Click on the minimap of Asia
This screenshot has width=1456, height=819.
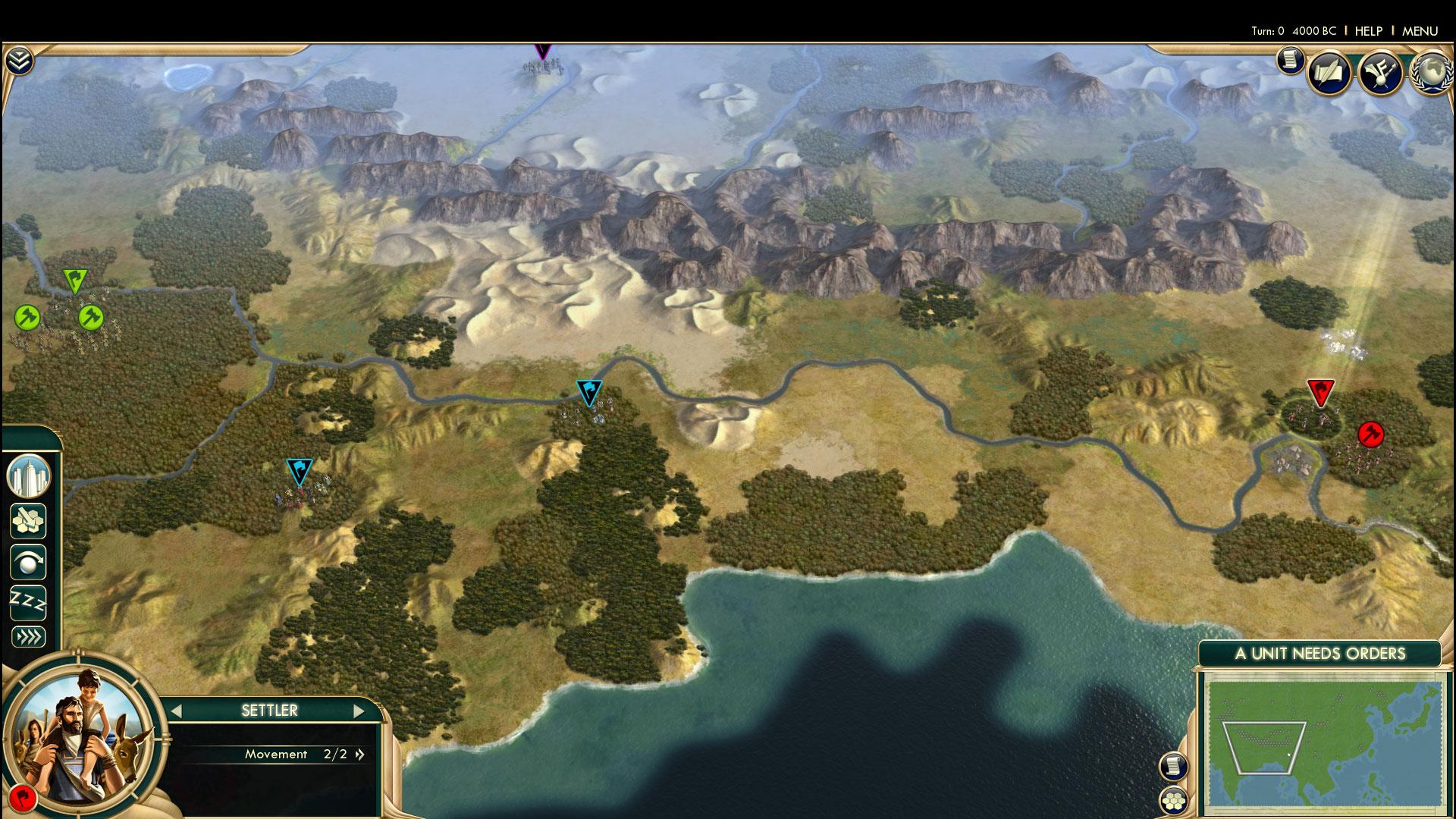(1324, 746)
